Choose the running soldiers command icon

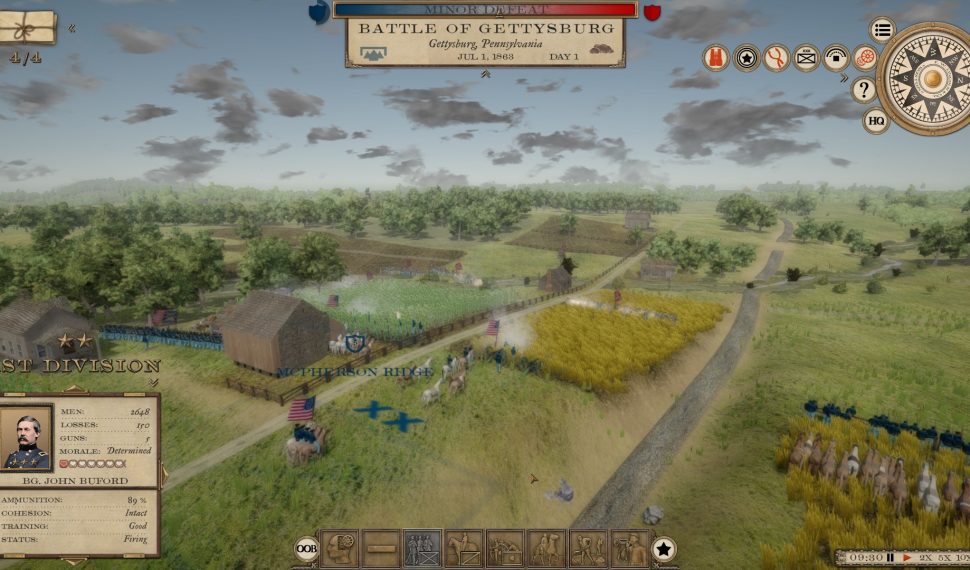click(x=588, y=548)
